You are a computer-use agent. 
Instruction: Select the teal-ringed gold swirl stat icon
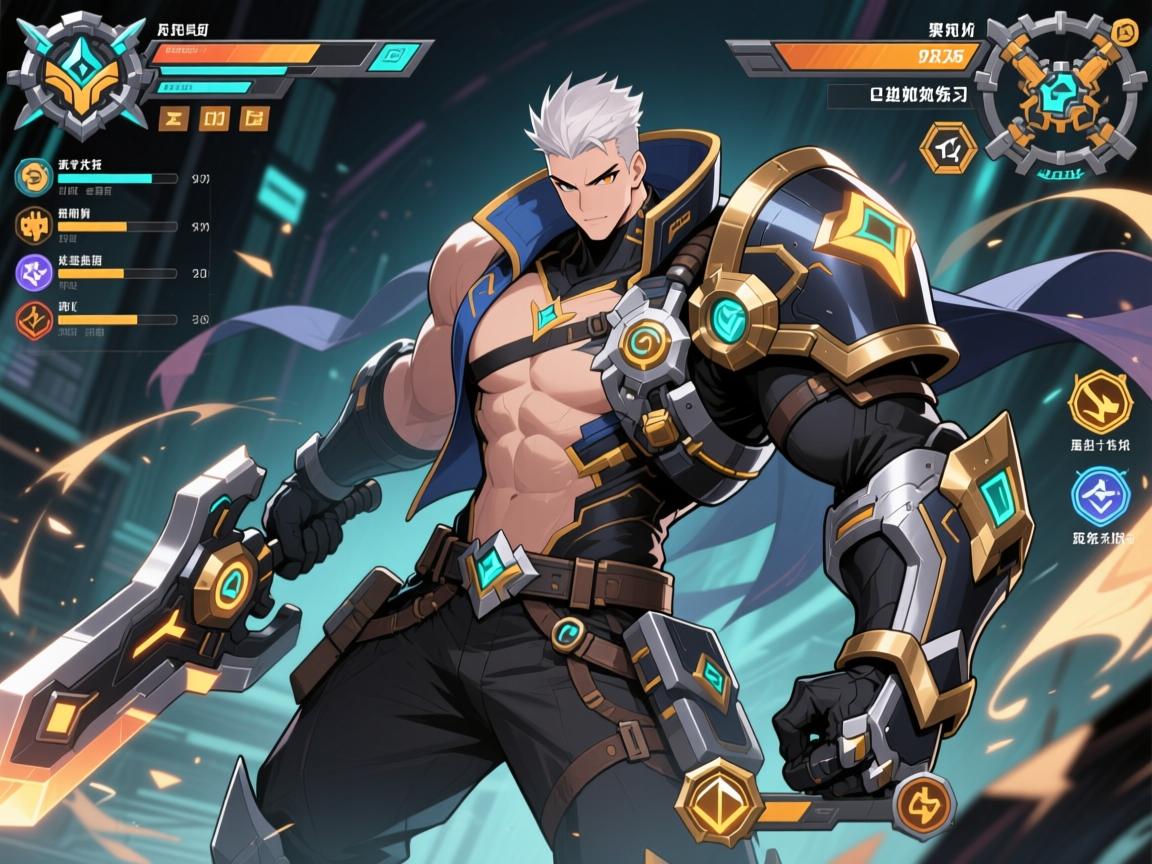click(34, 177)
